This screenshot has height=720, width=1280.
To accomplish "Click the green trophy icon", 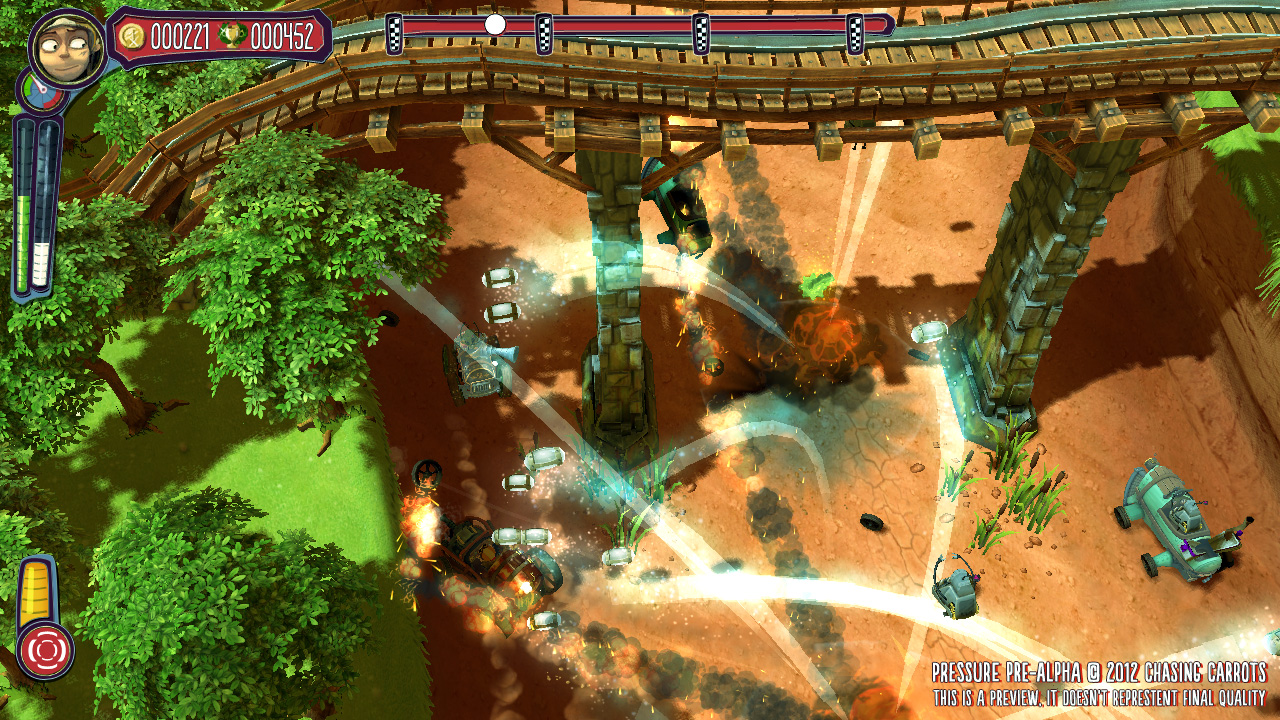I will (232, 37).
